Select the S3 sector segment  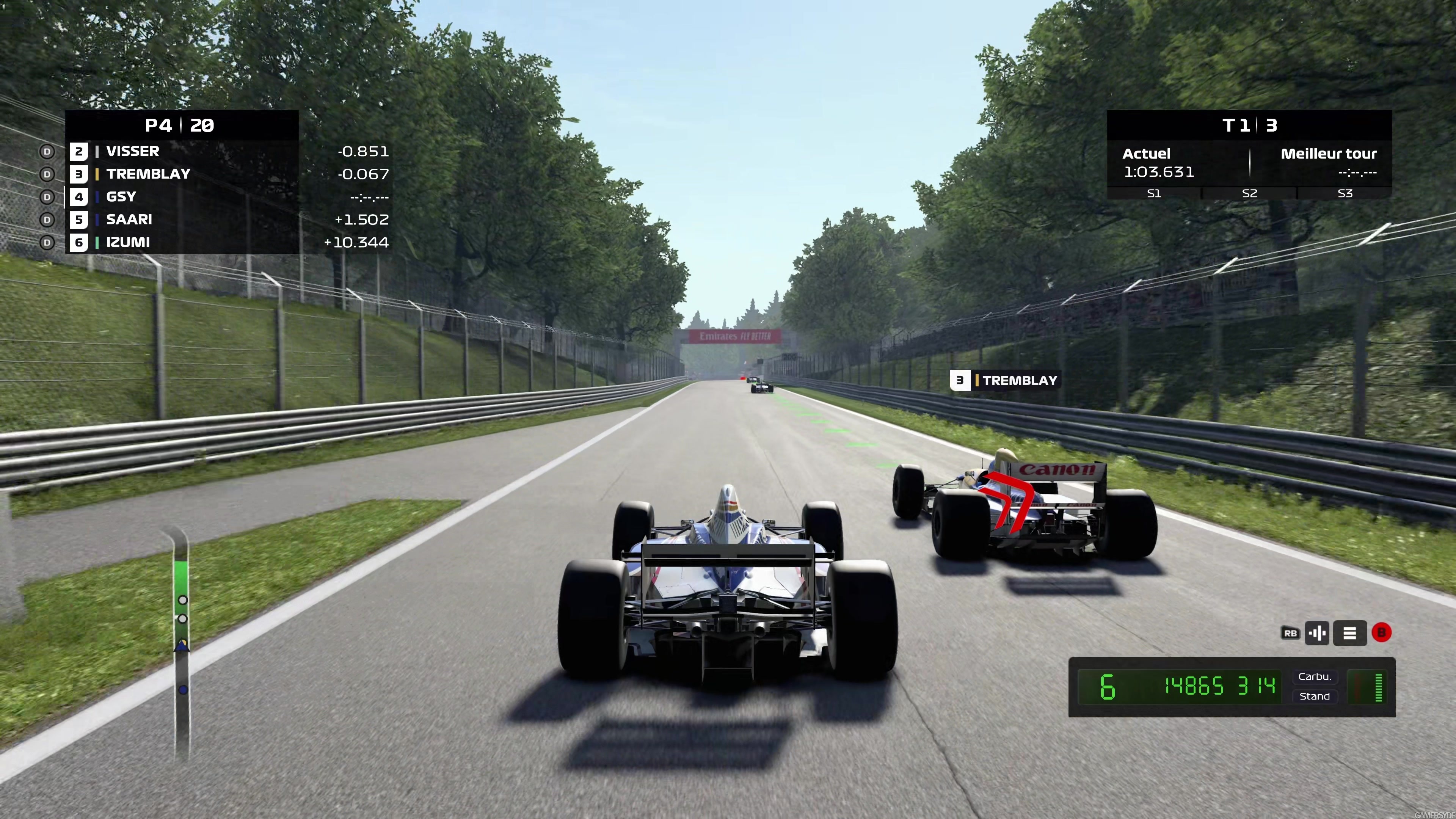point(1345,193)
